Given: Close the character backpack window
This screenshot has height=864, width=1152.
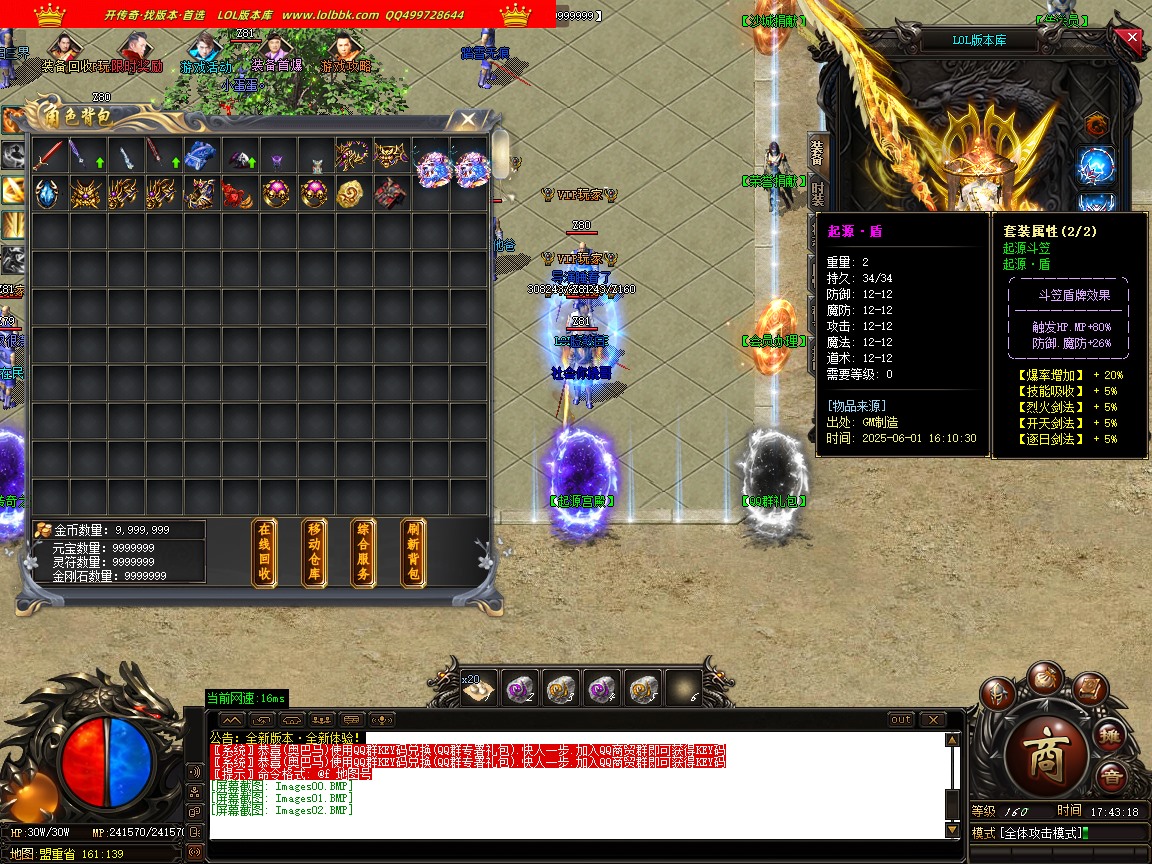Looking at the screenshot, I should 467,120.
